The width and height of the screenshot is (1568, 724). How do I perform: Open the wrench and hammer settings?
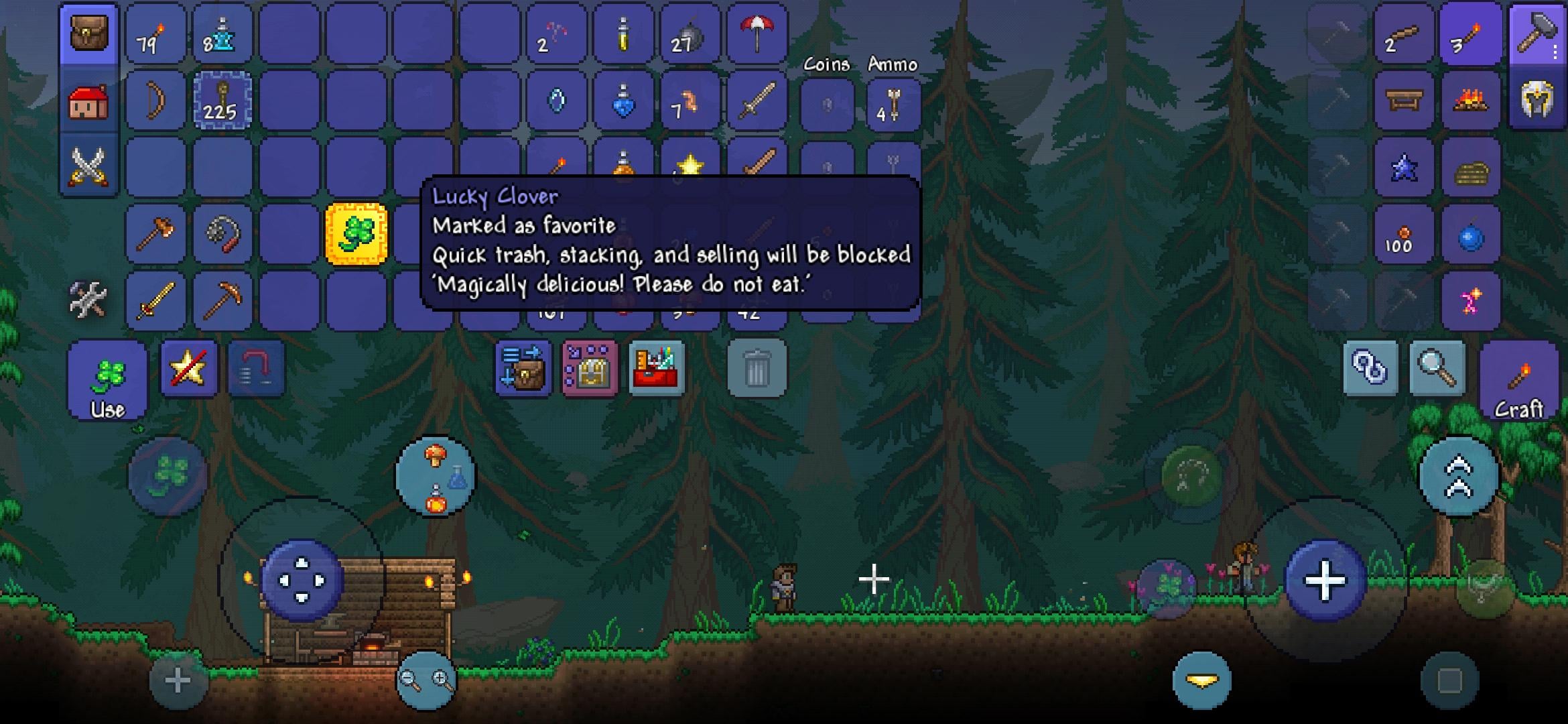[x=88, y=300]
